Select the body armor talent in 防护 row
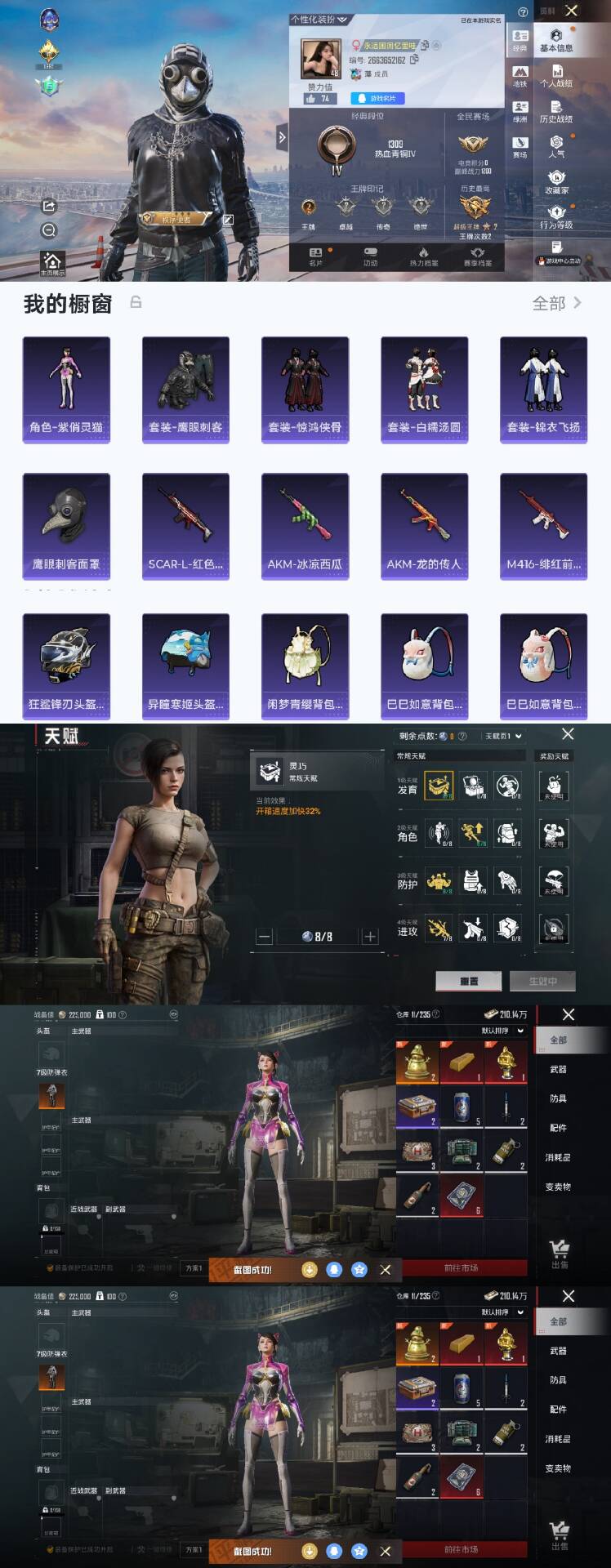Screen dimensions: 611x1568 click(473, 881)
